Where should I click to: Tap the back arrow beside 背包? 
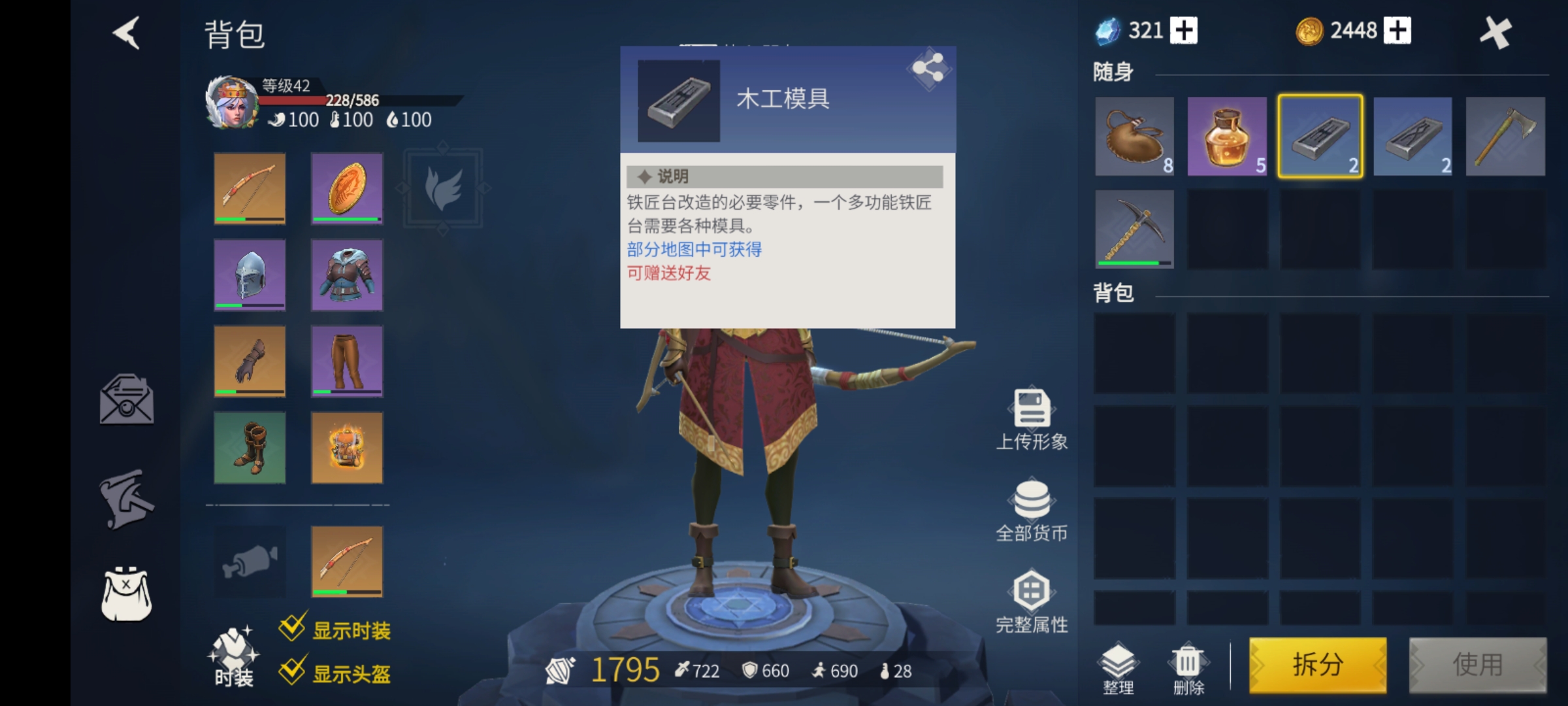coord(126,34)
